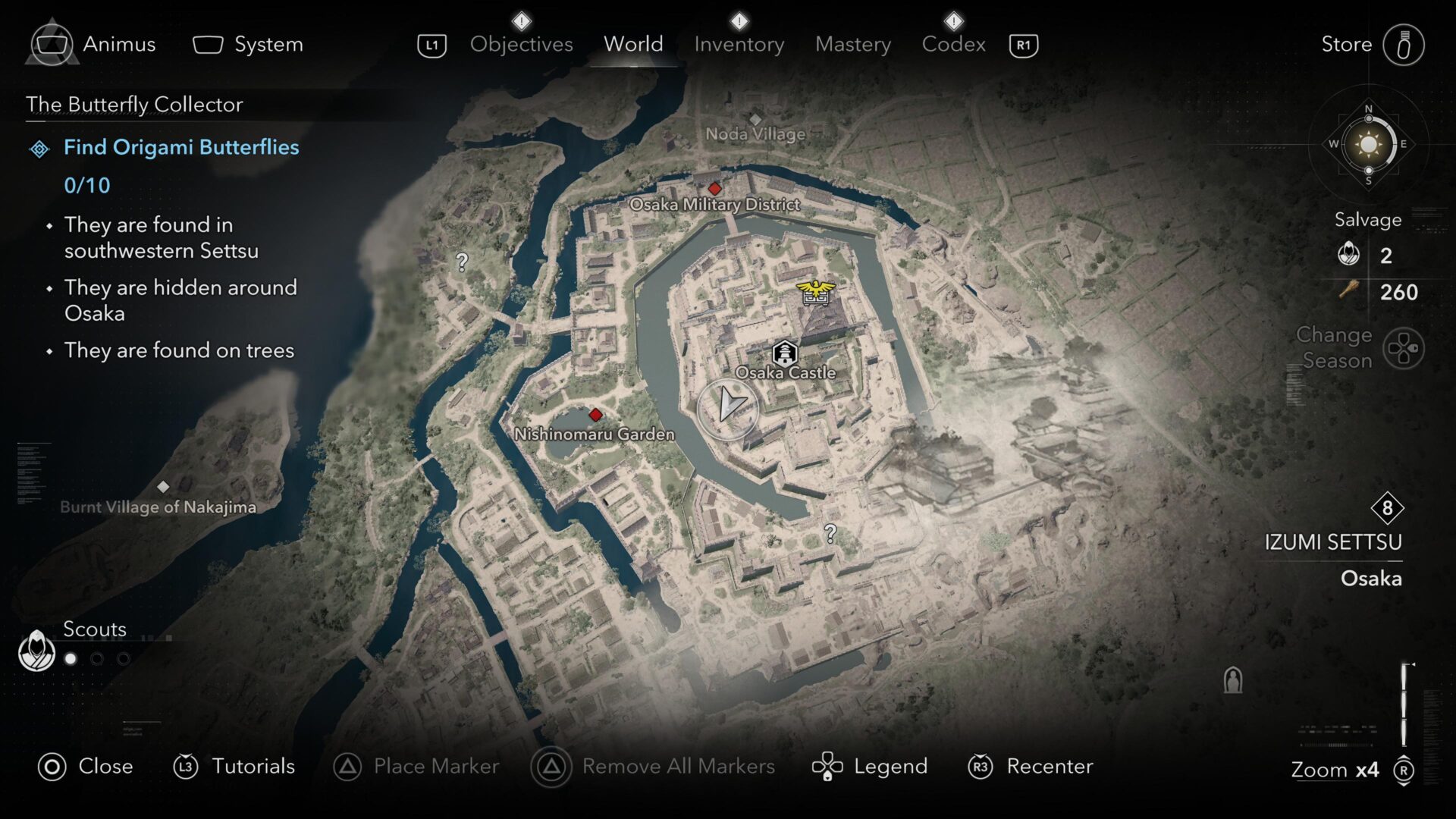Select the Find Origami Butterflies objective
Screen dimensions: 1456x819
coord(181,148)
